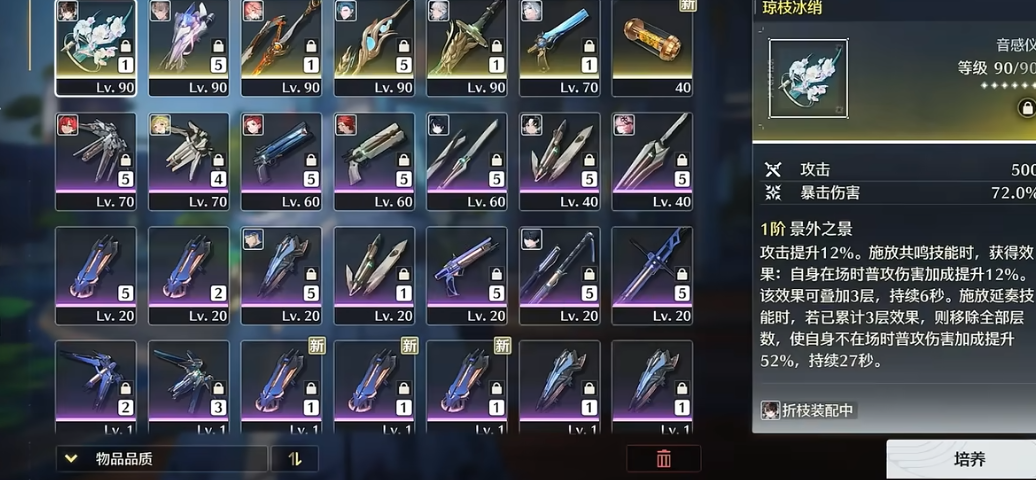
Task: Pick the blue-bladed sword at Lv. 70
Action: pyautogui.click(x=560, y=45)
